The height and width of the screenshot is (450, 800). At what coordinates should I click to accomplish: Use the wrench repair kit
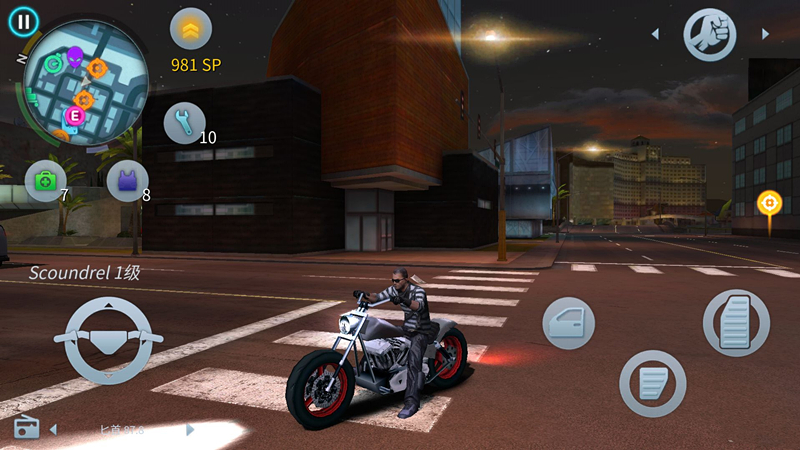(184, 122)
